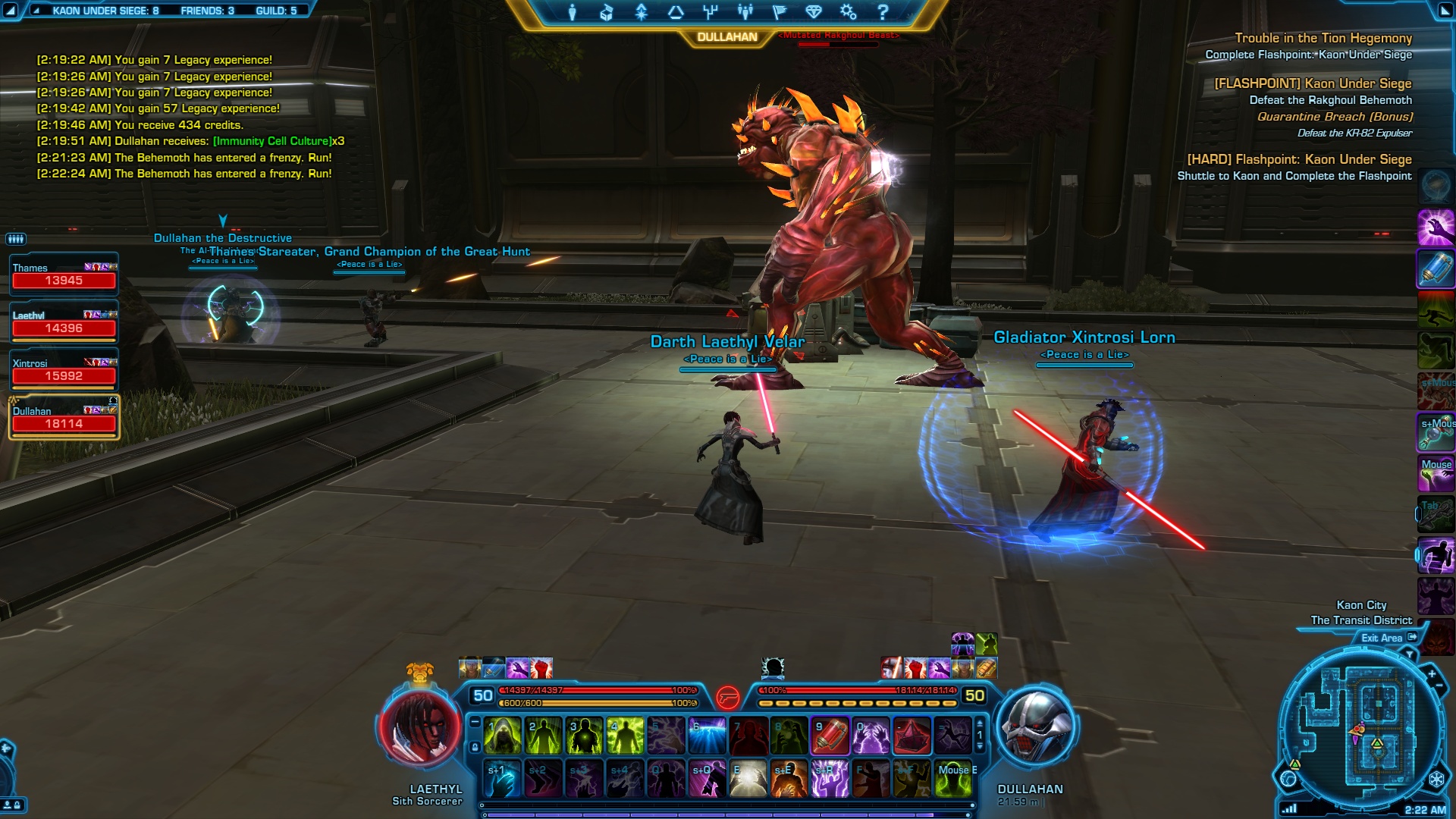Zoom in the minimap with the plus button
Screen dimensions: 1456x819
click(1432, 673)
